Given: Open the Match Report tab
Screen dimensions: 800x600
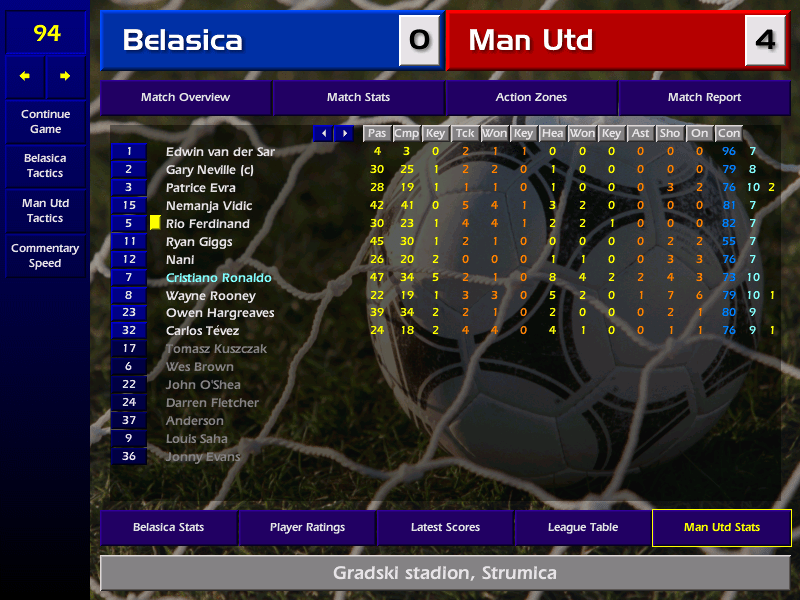Looking at the screenshot, I should point(704,98).
